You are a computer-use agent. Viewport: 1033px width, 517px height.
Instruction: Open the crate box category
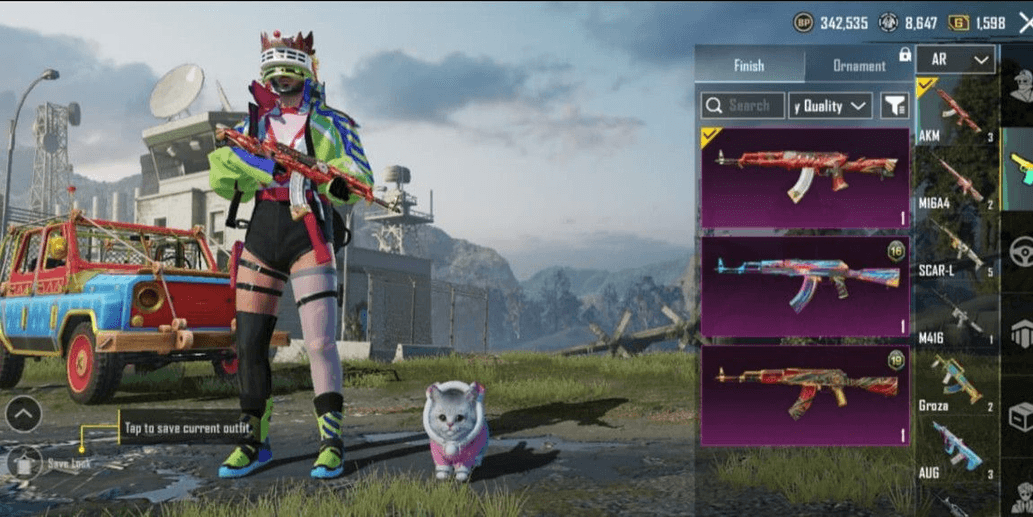click(x=1020, y=416)
